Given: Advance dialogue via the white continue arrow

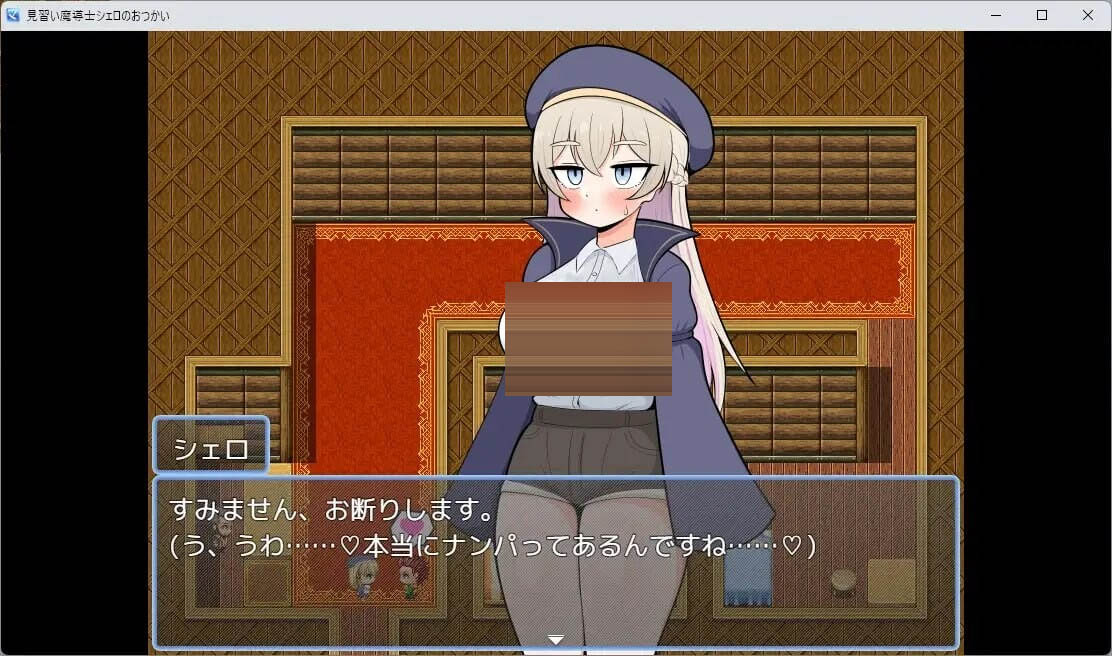Looking at the screenshot, I should point(556,639).
